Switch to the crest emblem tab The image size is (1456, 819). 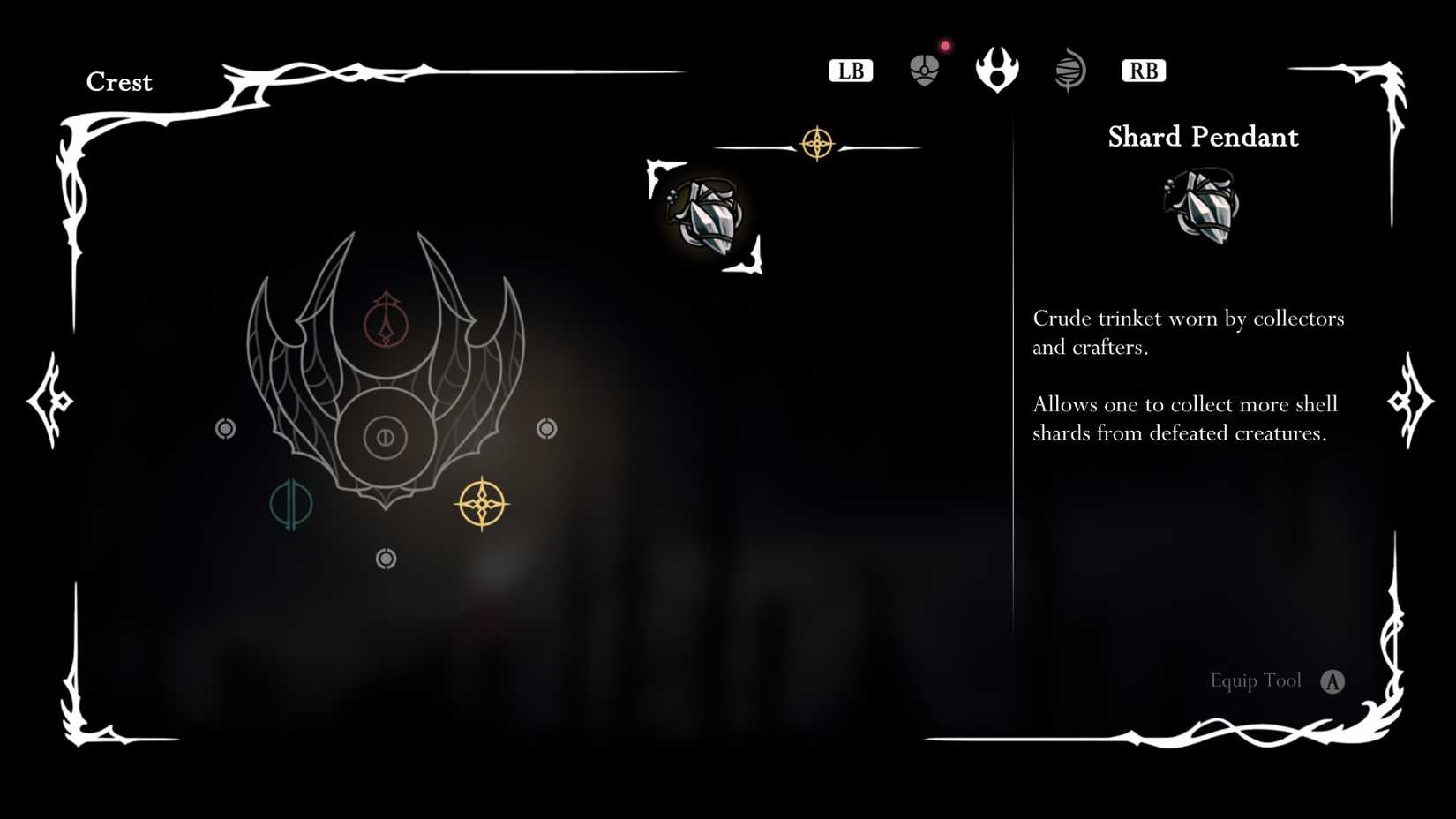pyautogui.click(x=995, y=71)
